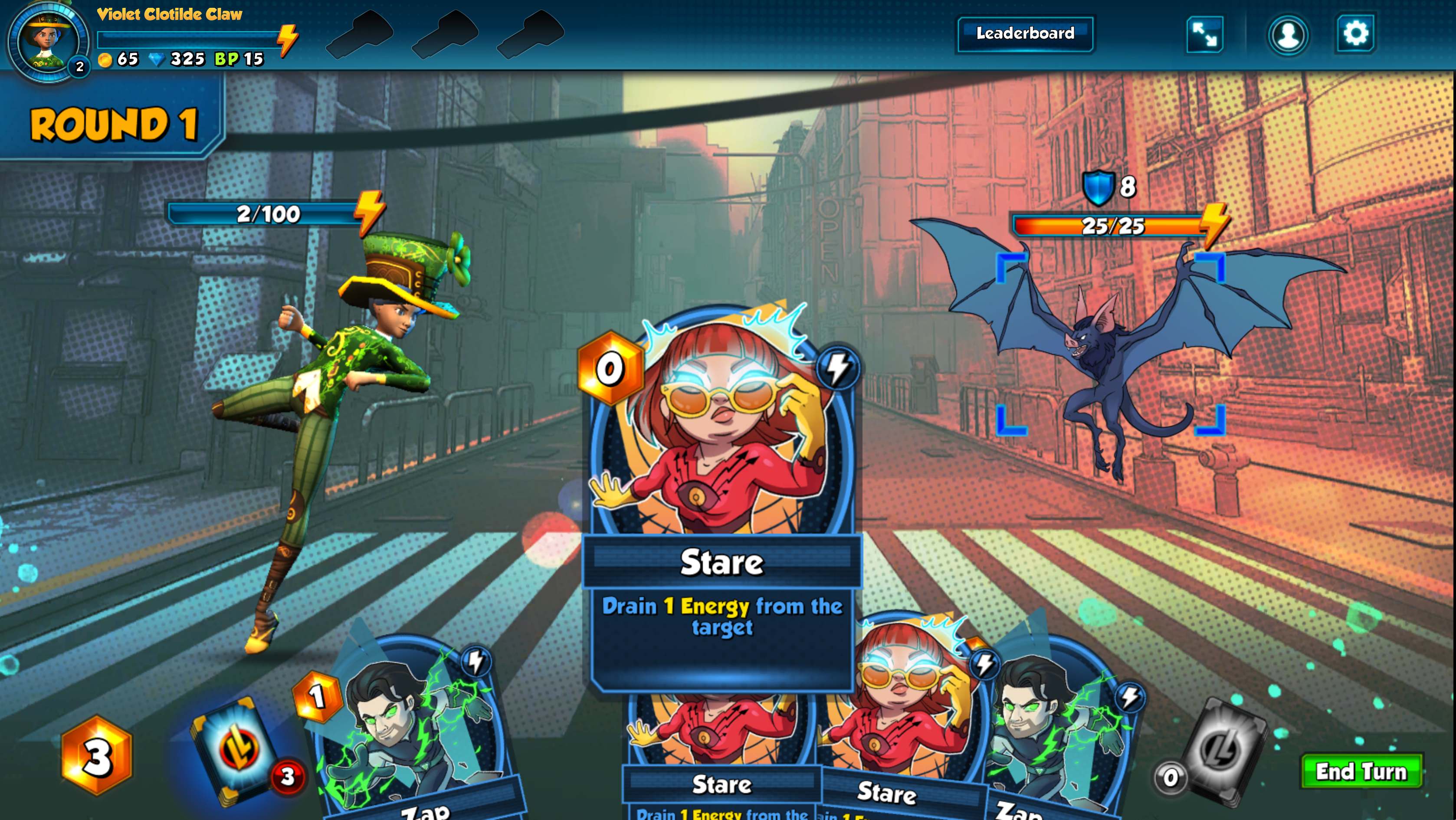Image resolution: width=1456 pixels, height=820 pixels.
Task: Select the highlighted Stare card
Action: point(721,497)
